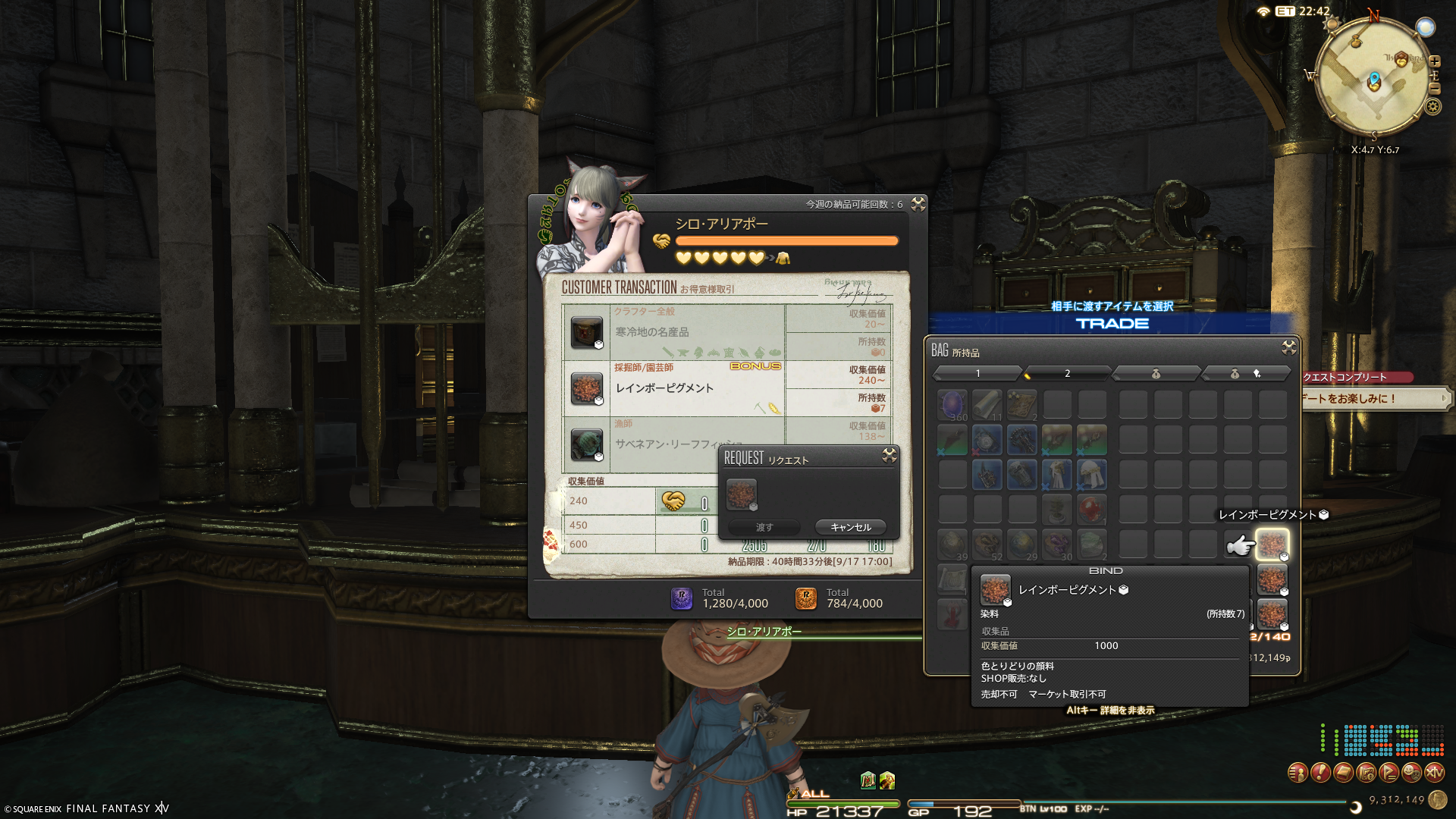Select the highlighted レインボーピグメント bag slot
This screenshot has width=1456, height=819.
click(1272, 544)
